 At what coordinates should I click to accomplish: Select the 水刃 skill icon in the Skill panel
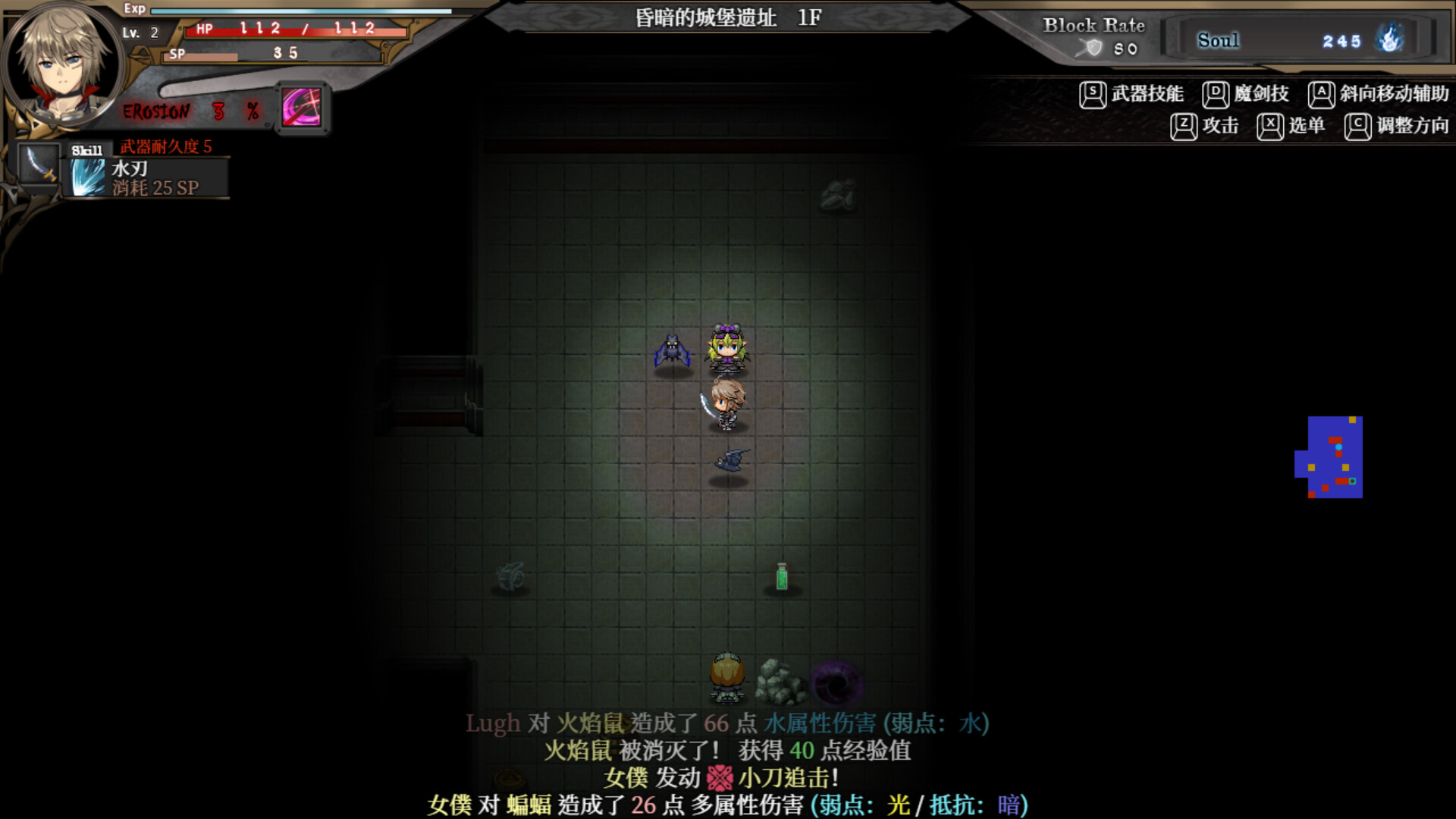tap(87, 176)
